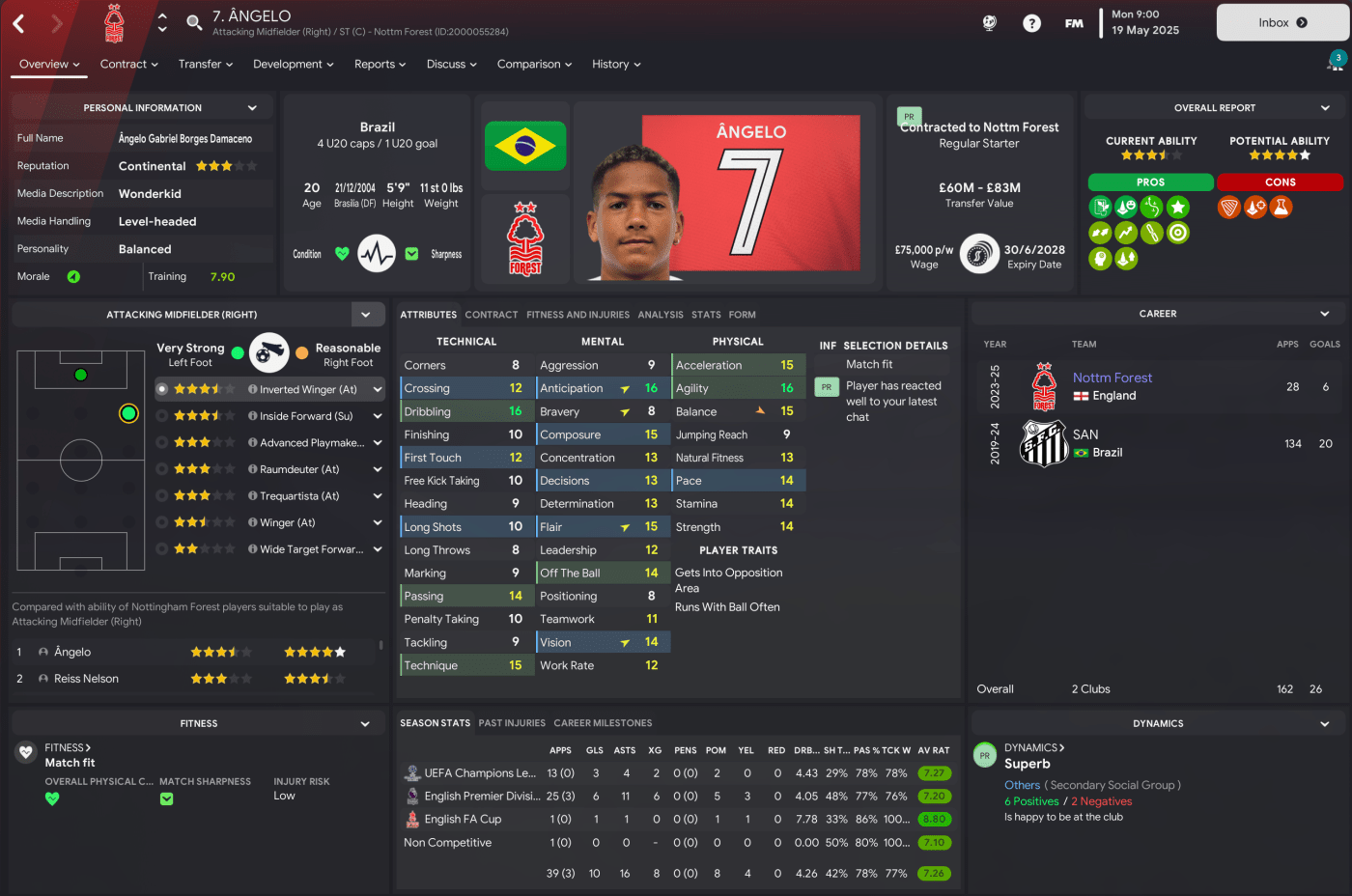This screenshot has width=1352, height=896.
Task: Open the History menu
Action: coord(615,64)
